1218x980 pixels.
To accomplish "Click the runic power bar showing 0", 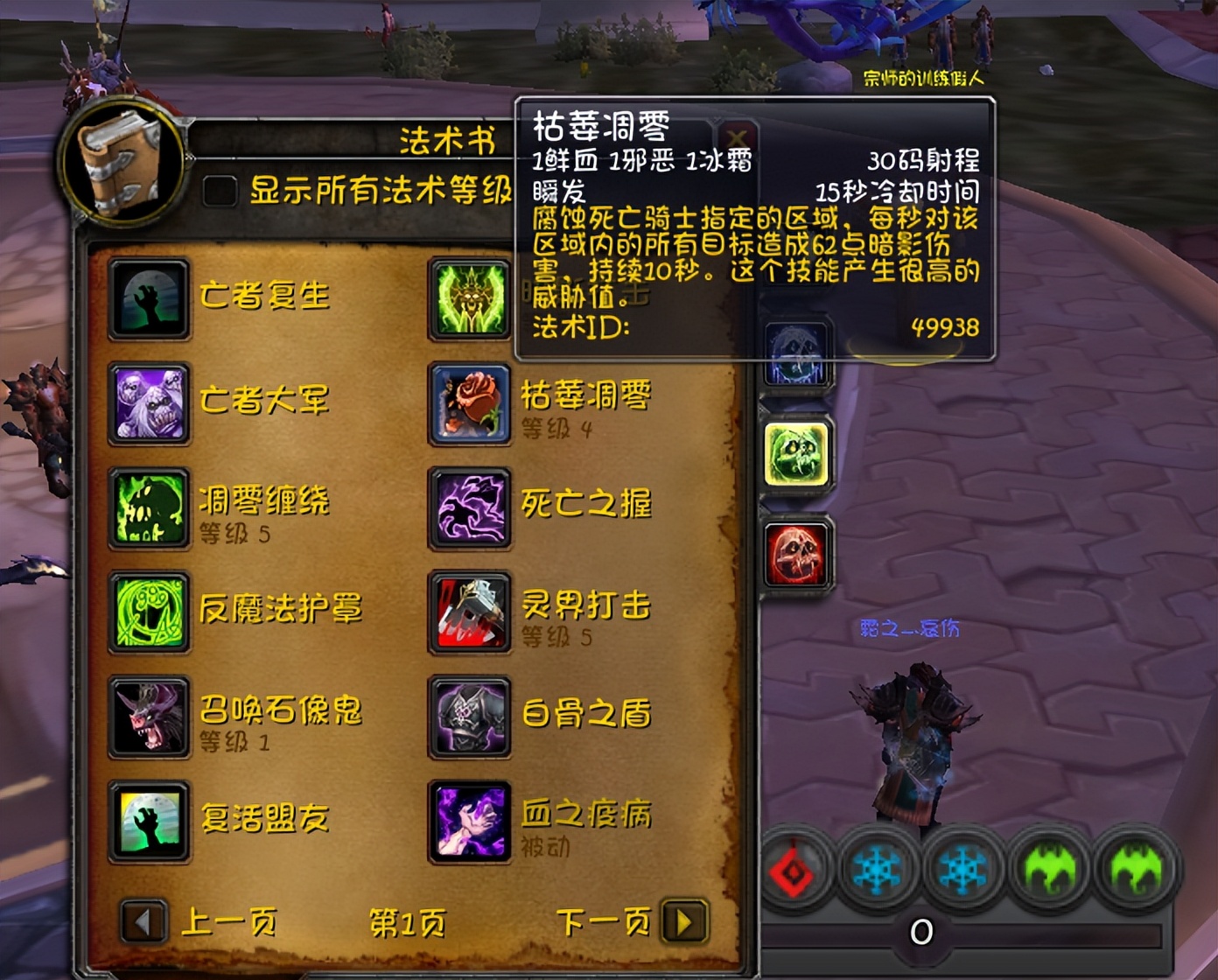I will click(x=921, y=934).
